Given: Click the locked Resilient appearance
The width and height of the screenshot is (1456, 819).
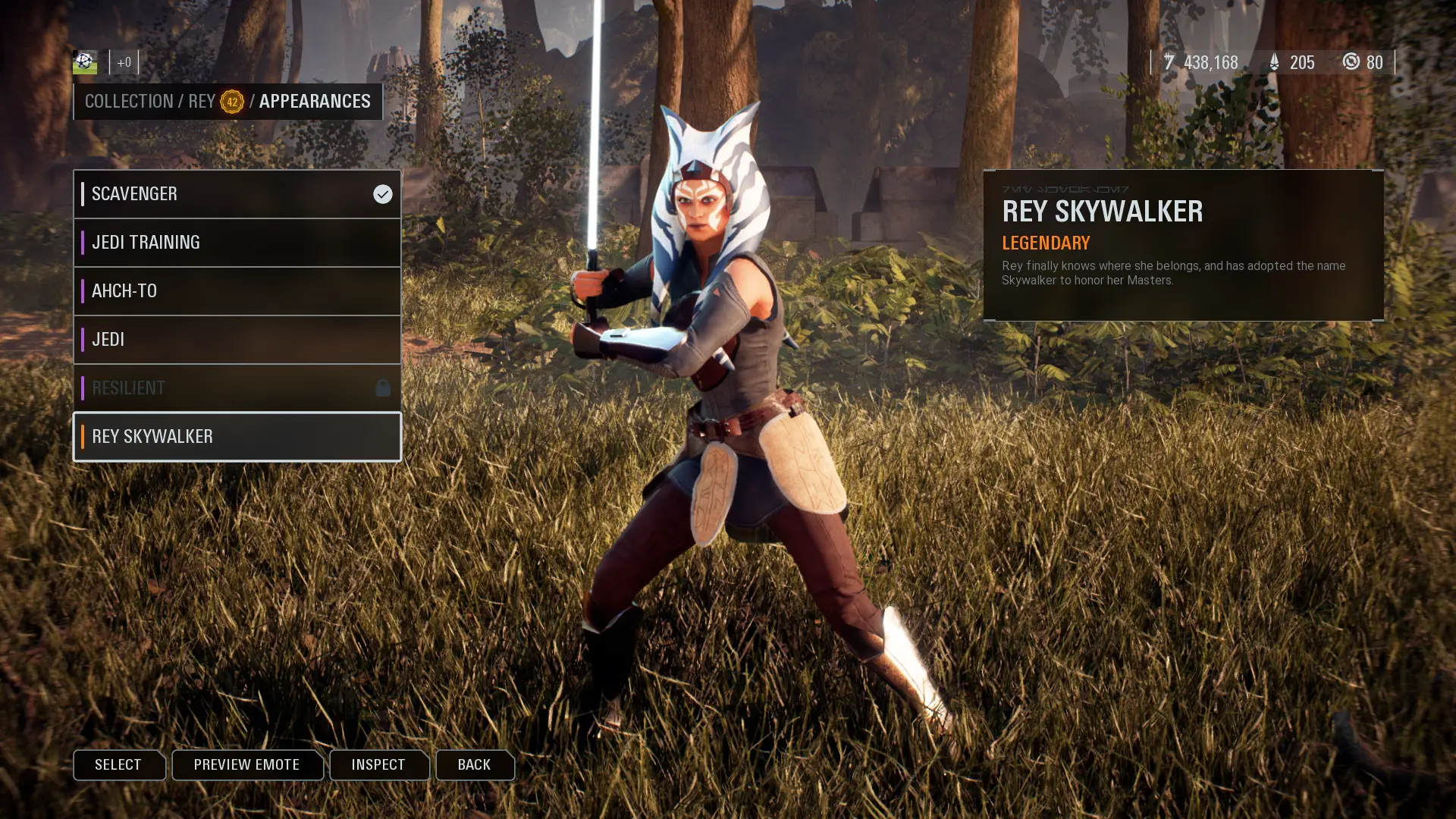Looking at the screenshot, I should pyautogui.click(x=237, y=388).
